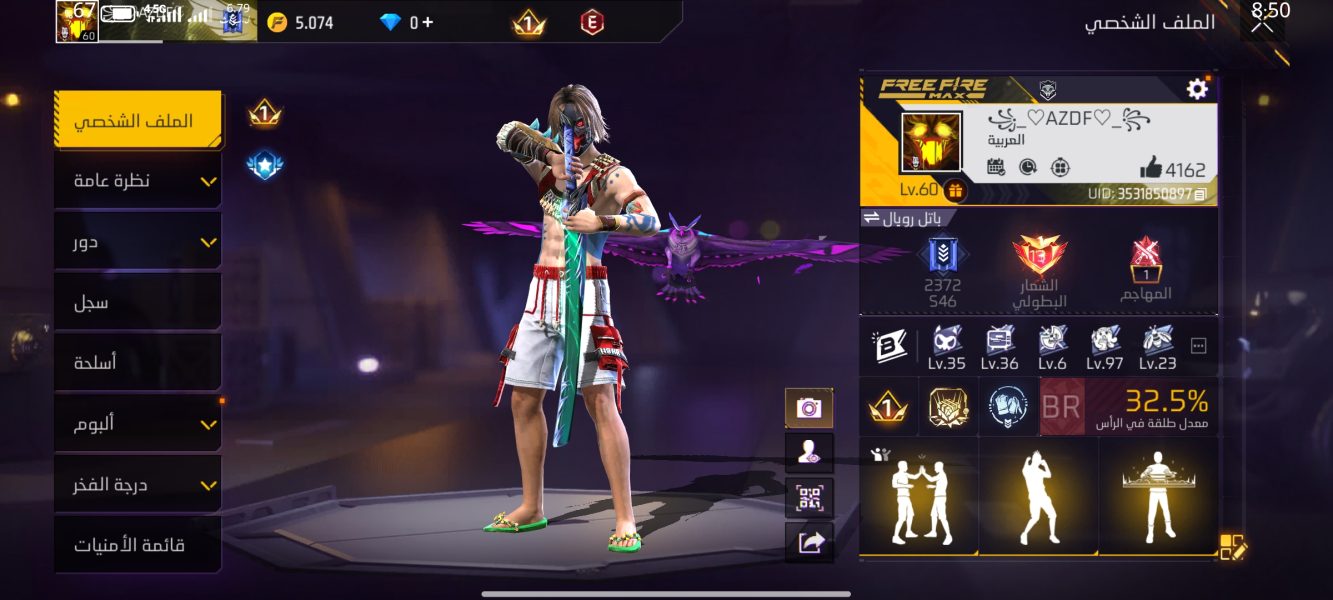Expand the ألبوم album entry
1333x600 pixels.
click(137, 424)
